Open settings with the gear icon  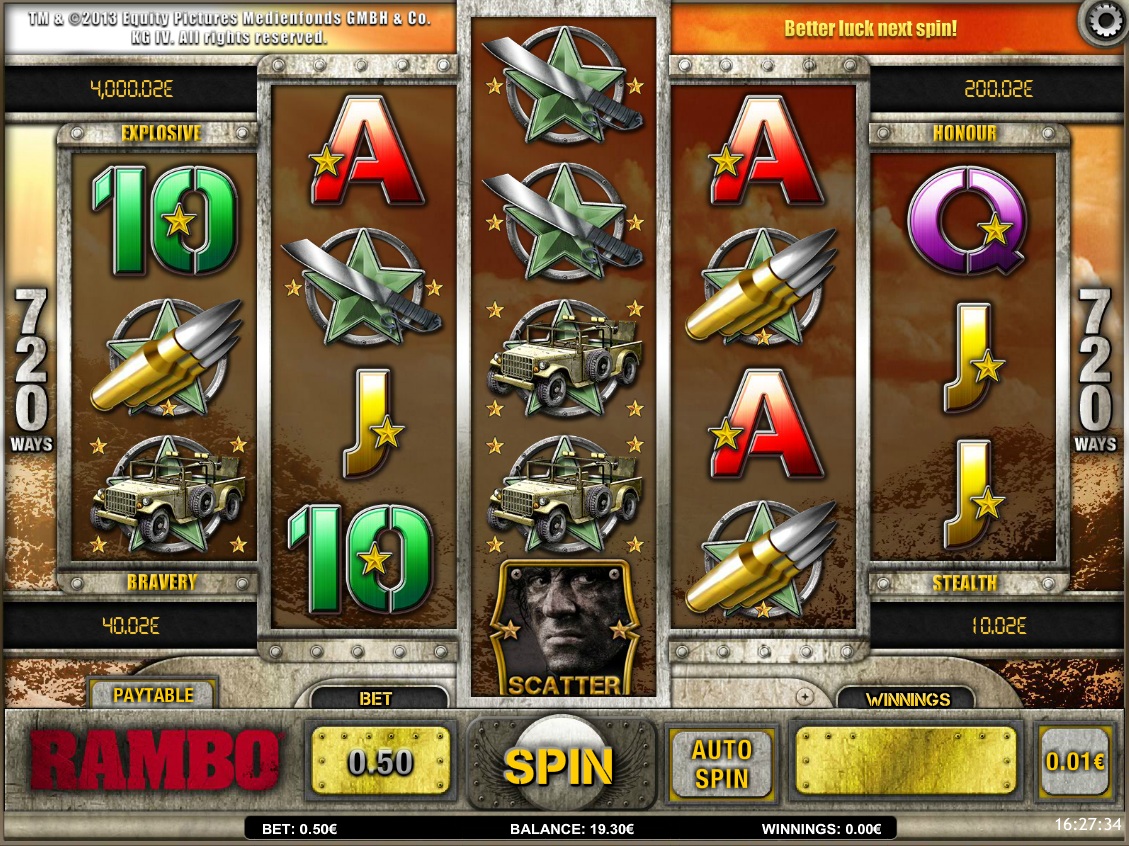[1105, 22]
